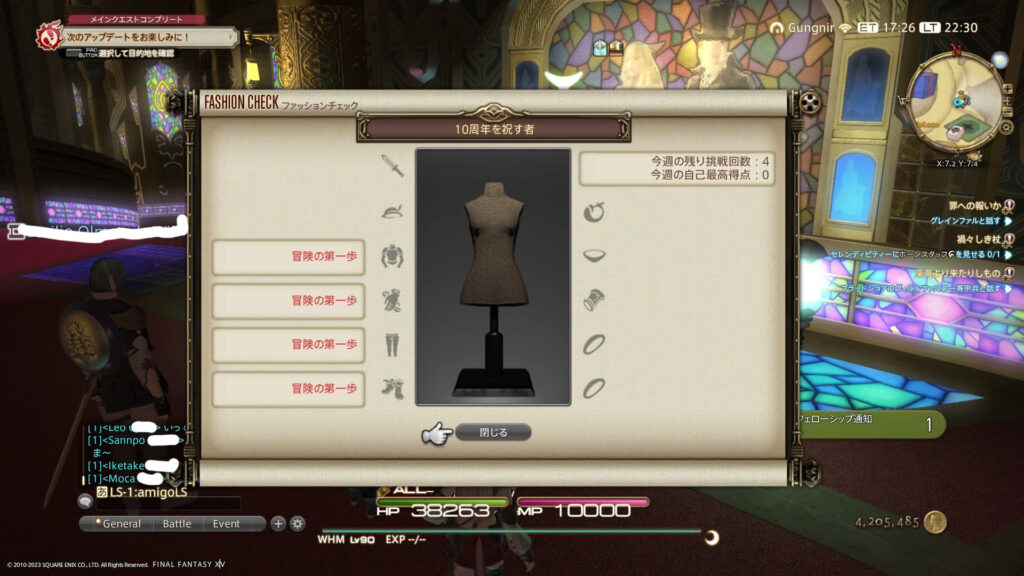
Task: Choose the boots feet slot icon
Action: coord(392,388)
